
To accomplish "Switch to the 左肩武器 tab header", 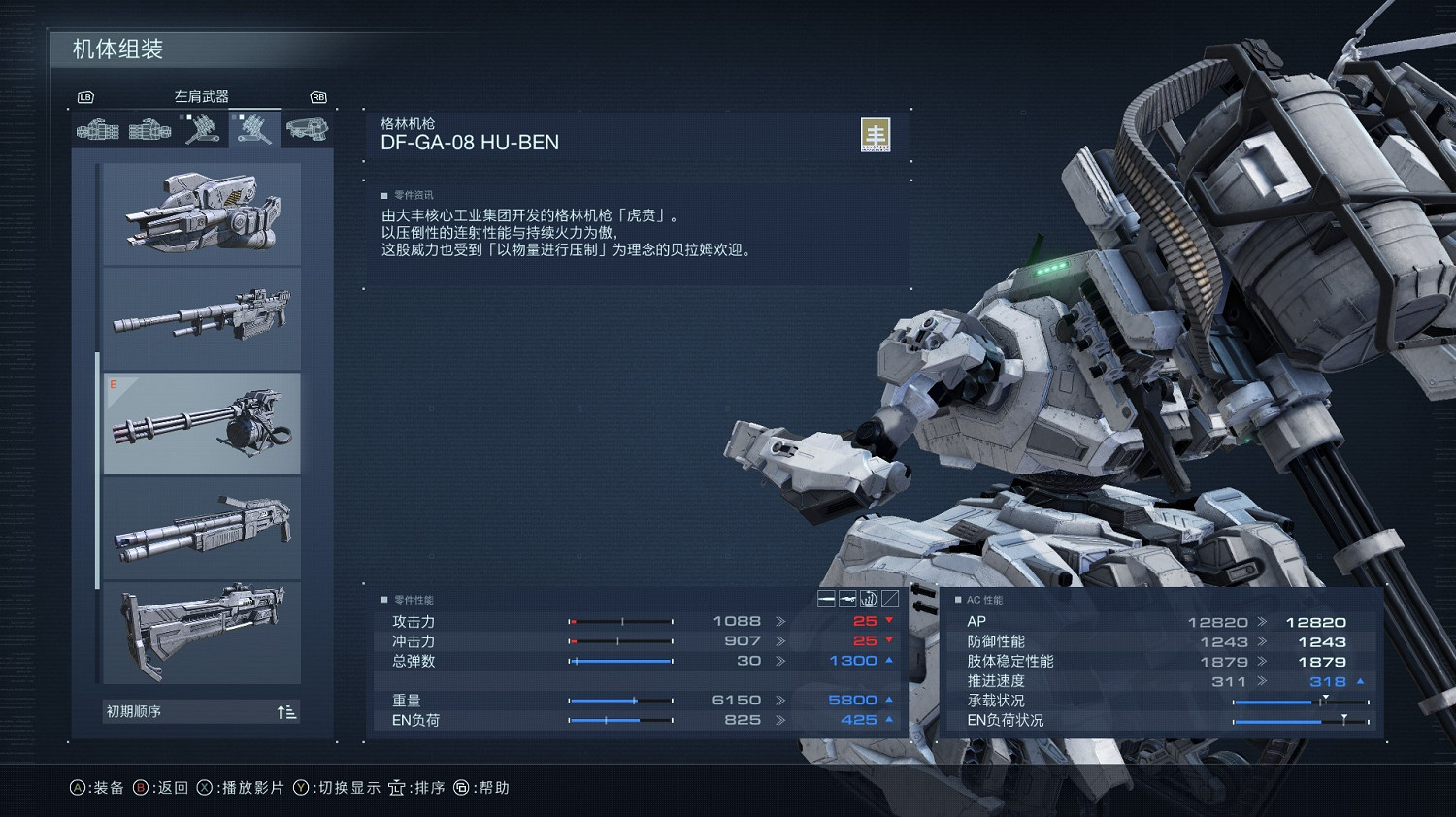I will click(201, 94).
